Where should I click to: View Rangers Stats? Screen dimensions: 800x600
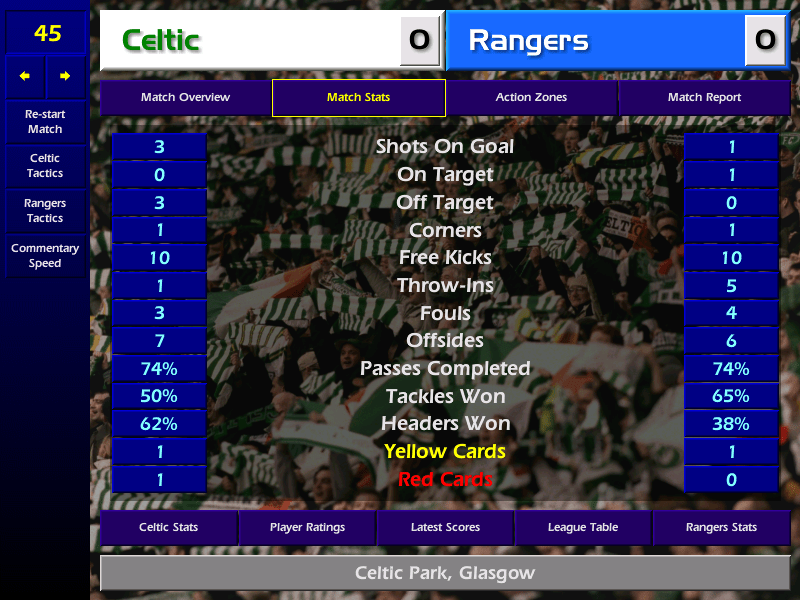point(721,527)
